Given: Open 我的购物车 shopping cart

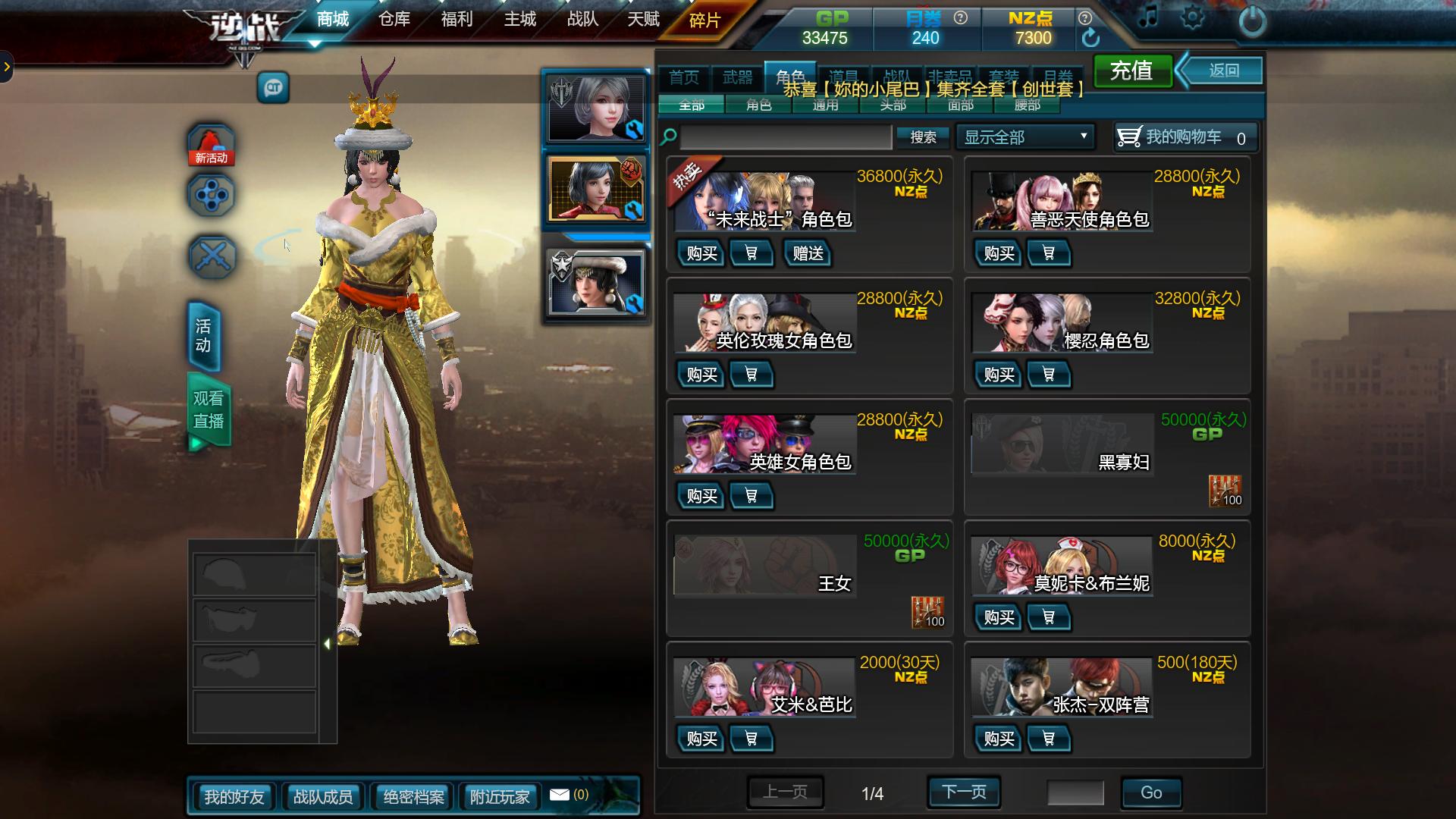Looking at the screenshot, I should click(1185, 137).
